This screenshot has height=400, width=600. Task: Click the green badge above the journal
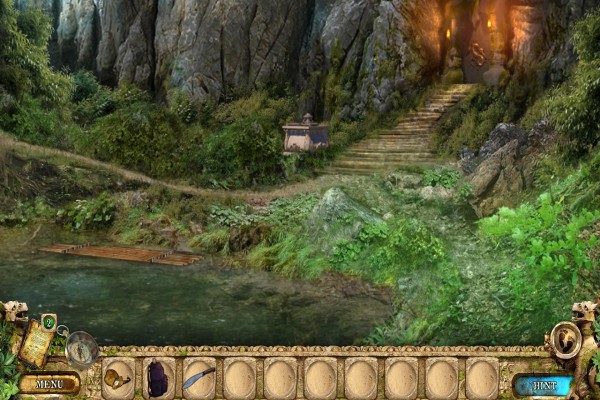tap(47, 322)
